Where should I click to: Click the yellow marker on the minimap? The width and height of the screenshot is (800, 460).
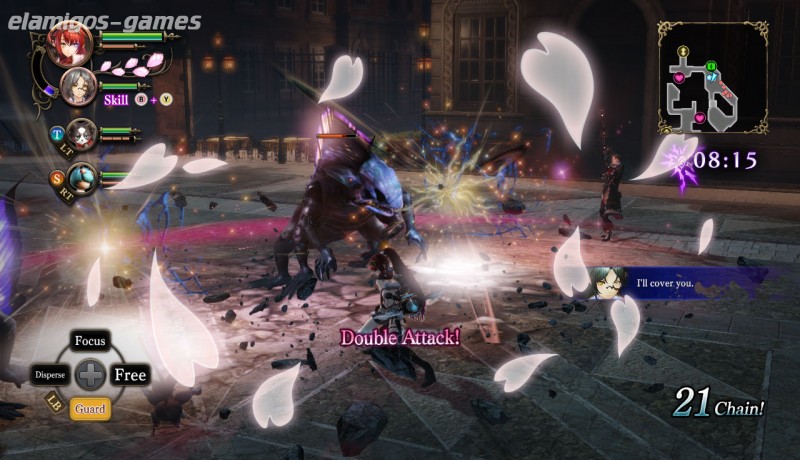click(684, 50)
